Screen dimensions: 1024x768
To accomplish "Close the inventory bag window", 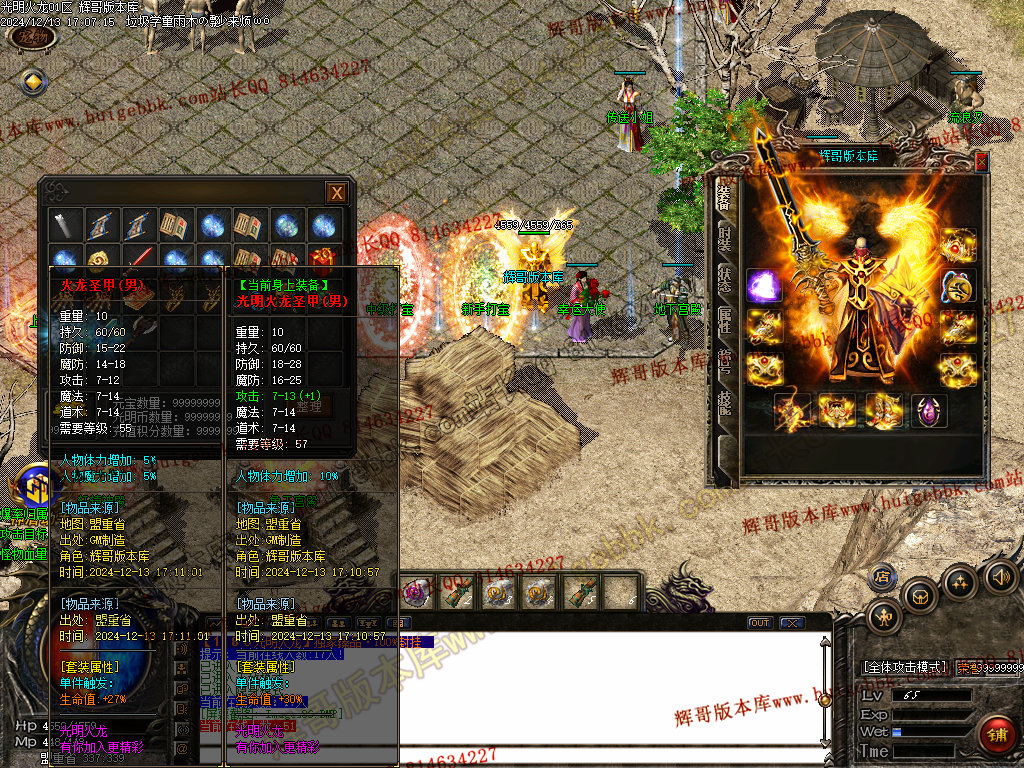I will pos(337,193).
